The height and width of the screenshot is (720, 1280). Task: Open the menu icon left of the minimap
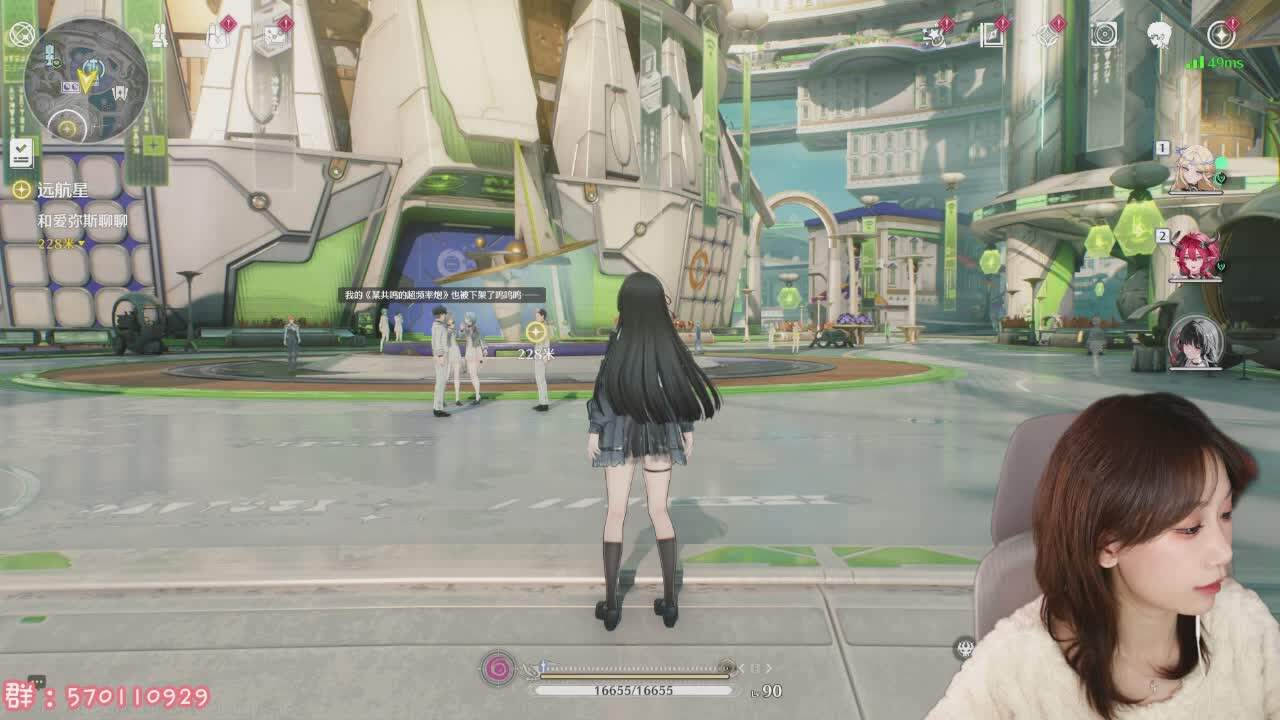(x=22, y=35)
